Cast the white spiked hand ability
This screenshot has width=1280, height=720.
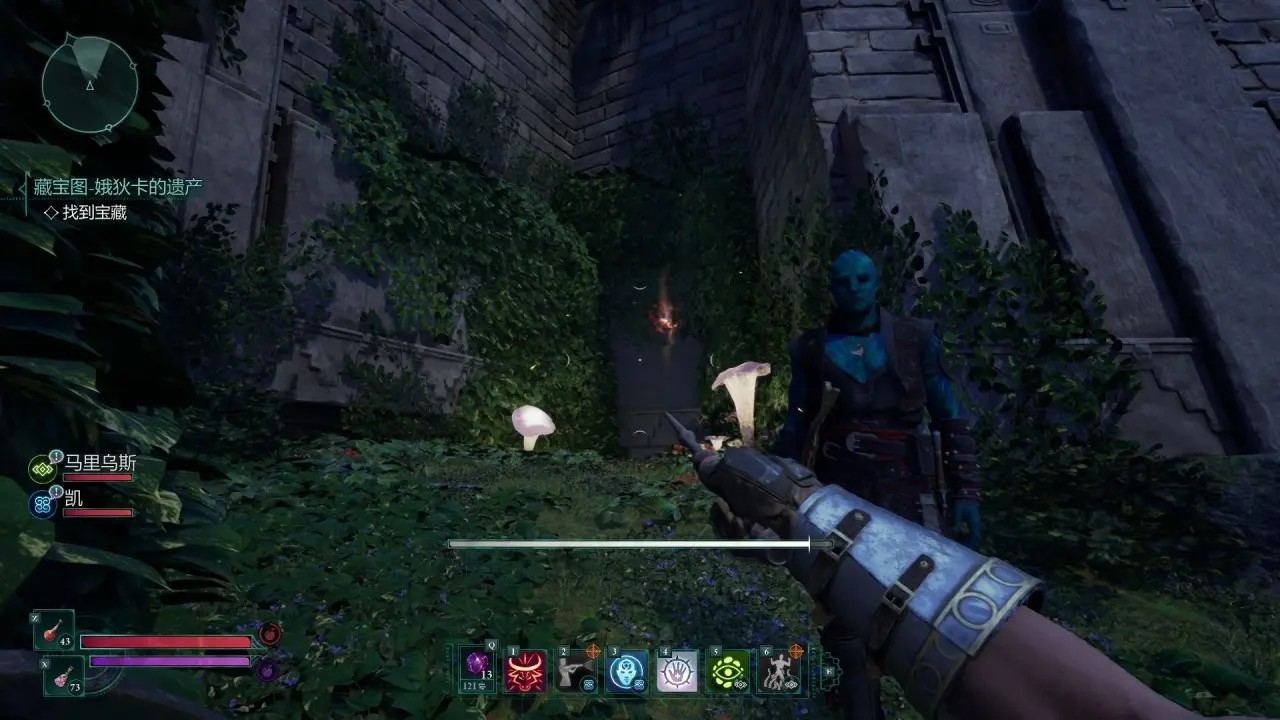pos(677,669)
